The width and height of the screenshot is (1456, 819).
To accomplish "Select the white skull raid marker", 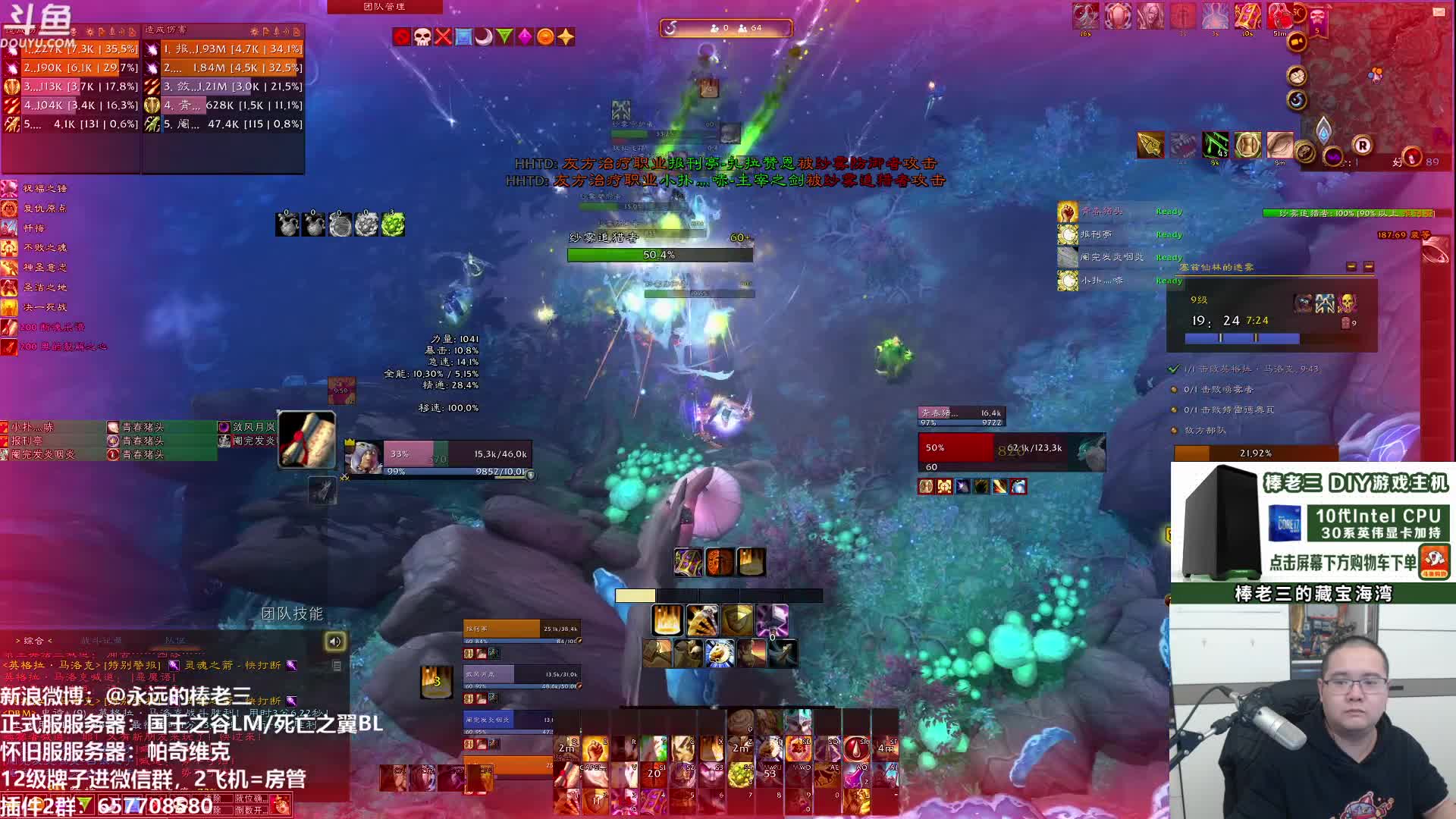I will pos(422,36).
